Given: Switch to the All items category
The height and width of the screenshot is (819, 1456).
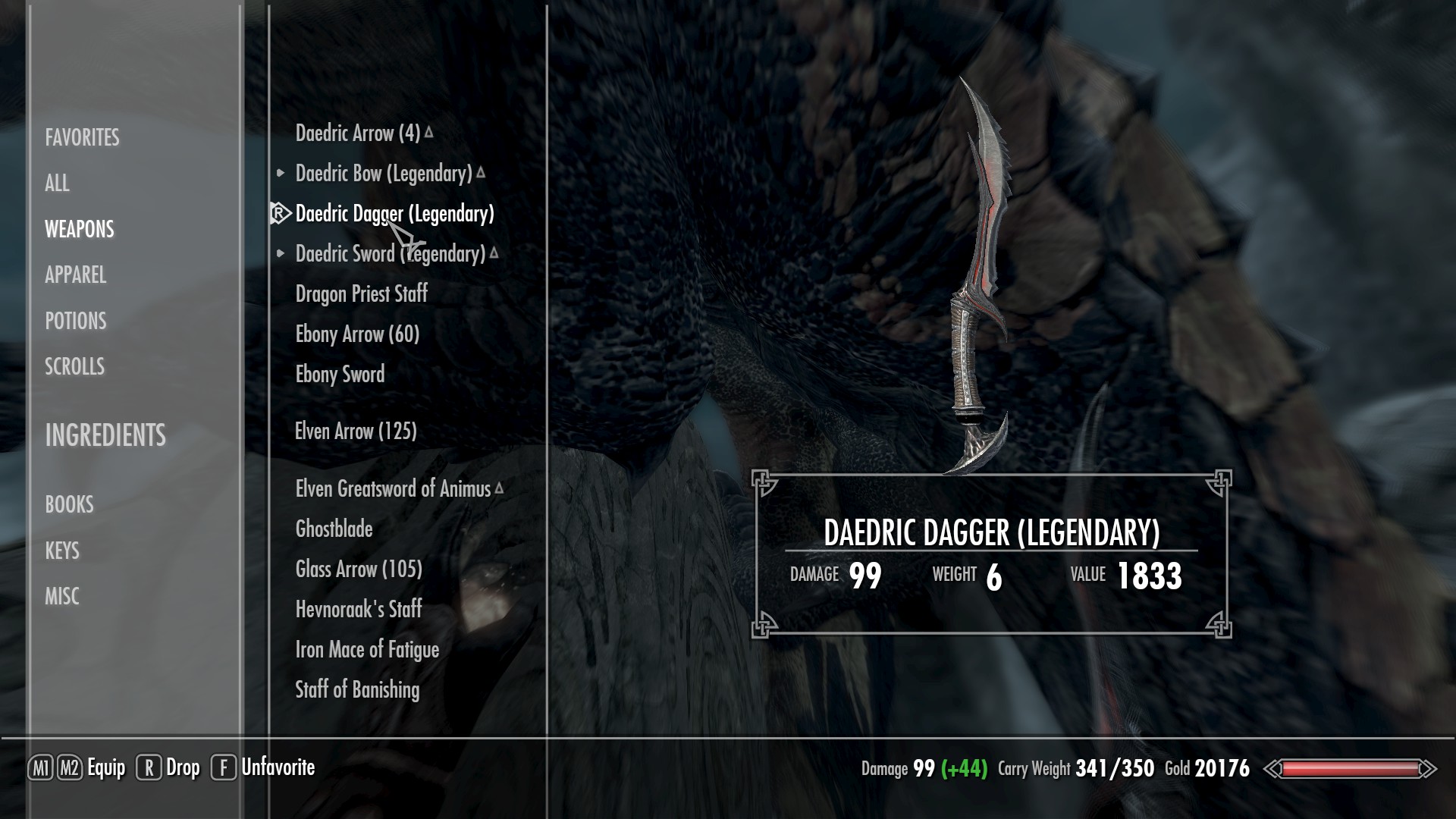Looking at the screenshot, I should [57, 183].
